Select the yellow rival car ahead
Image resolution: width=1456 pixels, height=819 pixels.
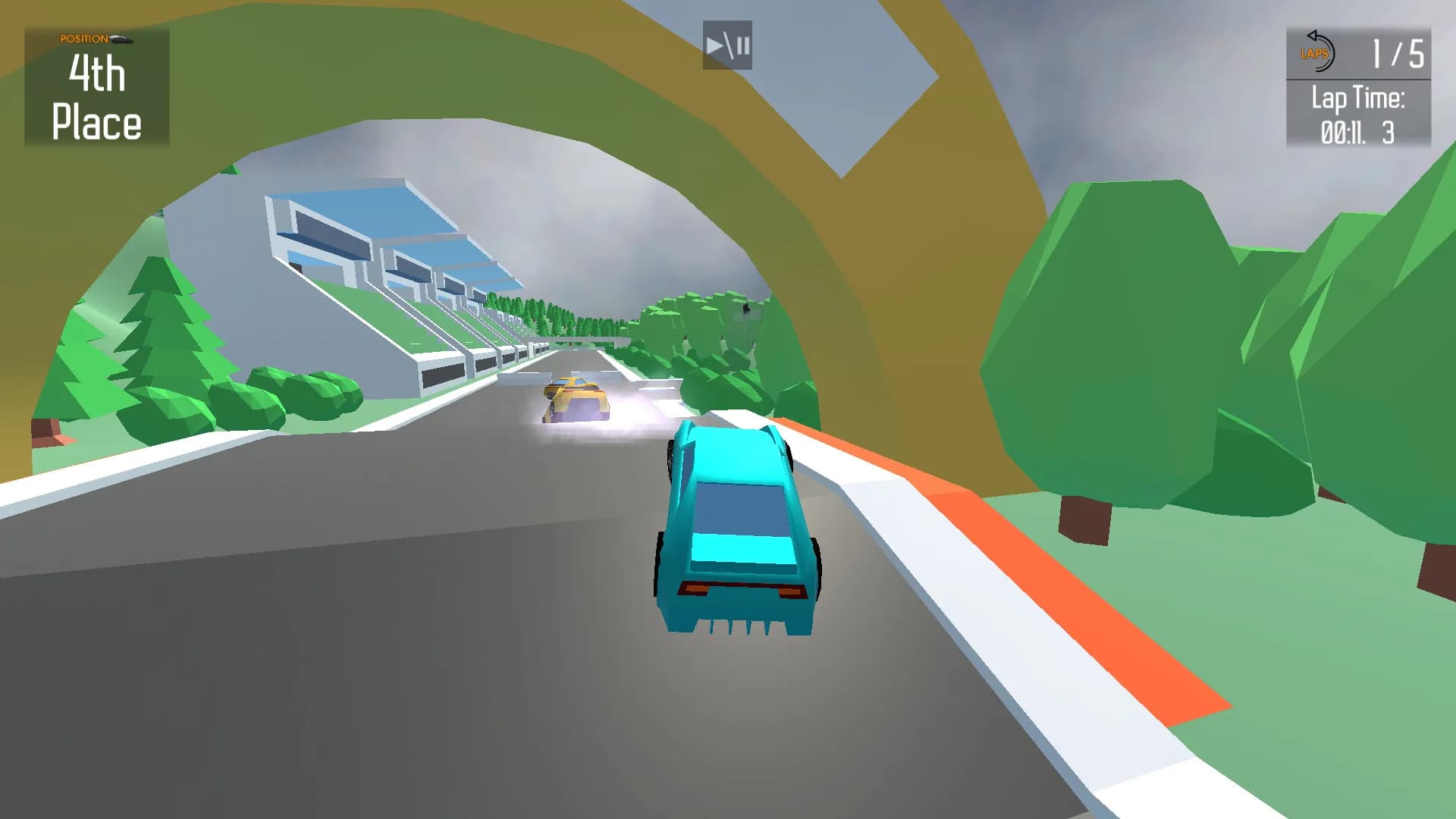576,398
